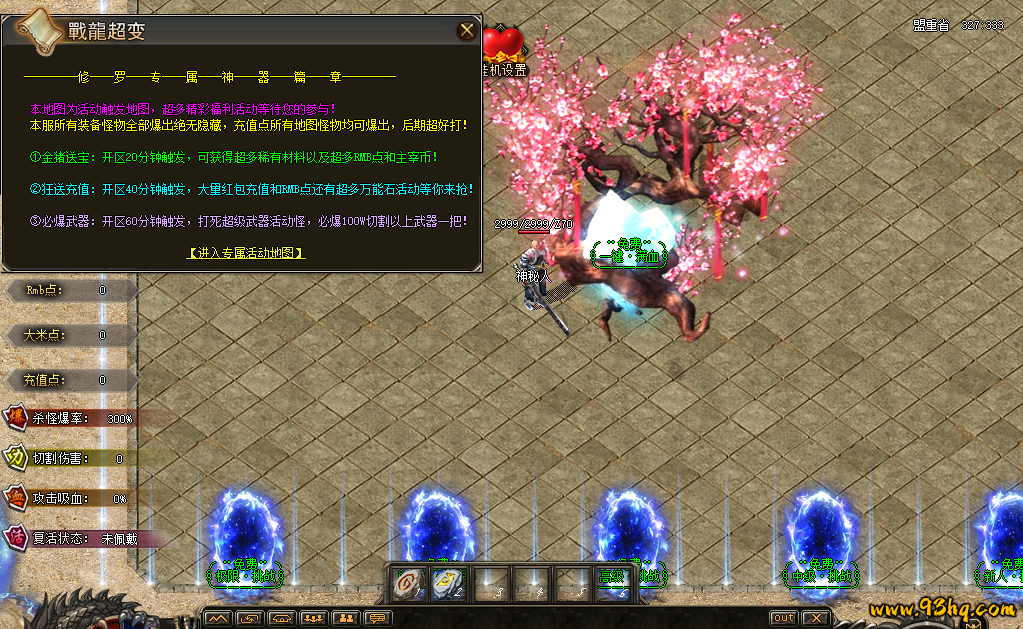Click the 活 revive status icon
The image size is (1023, 629).
[16, 537]
